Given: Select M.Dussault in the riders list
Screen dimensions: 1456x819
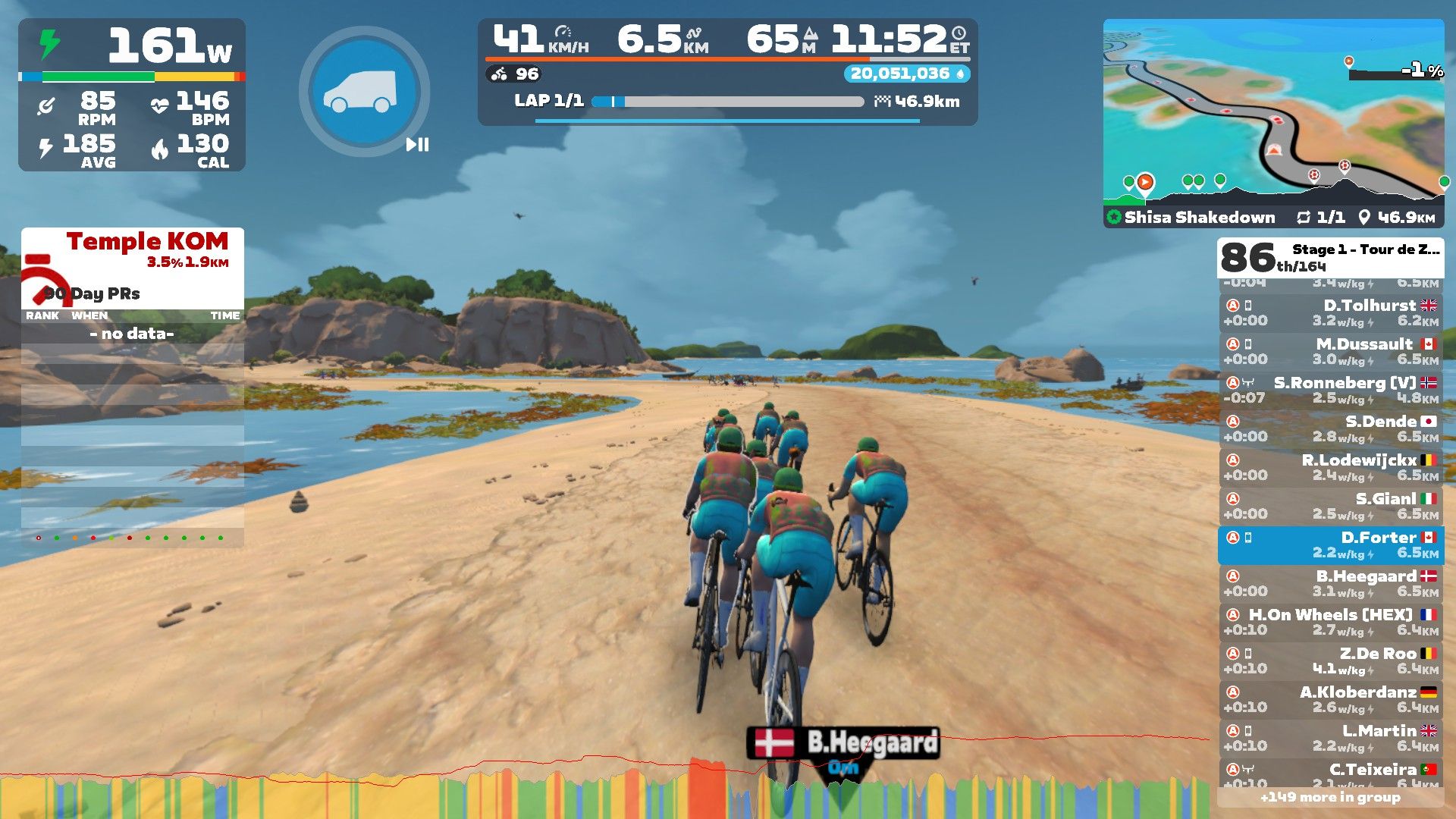Looking at the screenshot, I should point(1330,351).
